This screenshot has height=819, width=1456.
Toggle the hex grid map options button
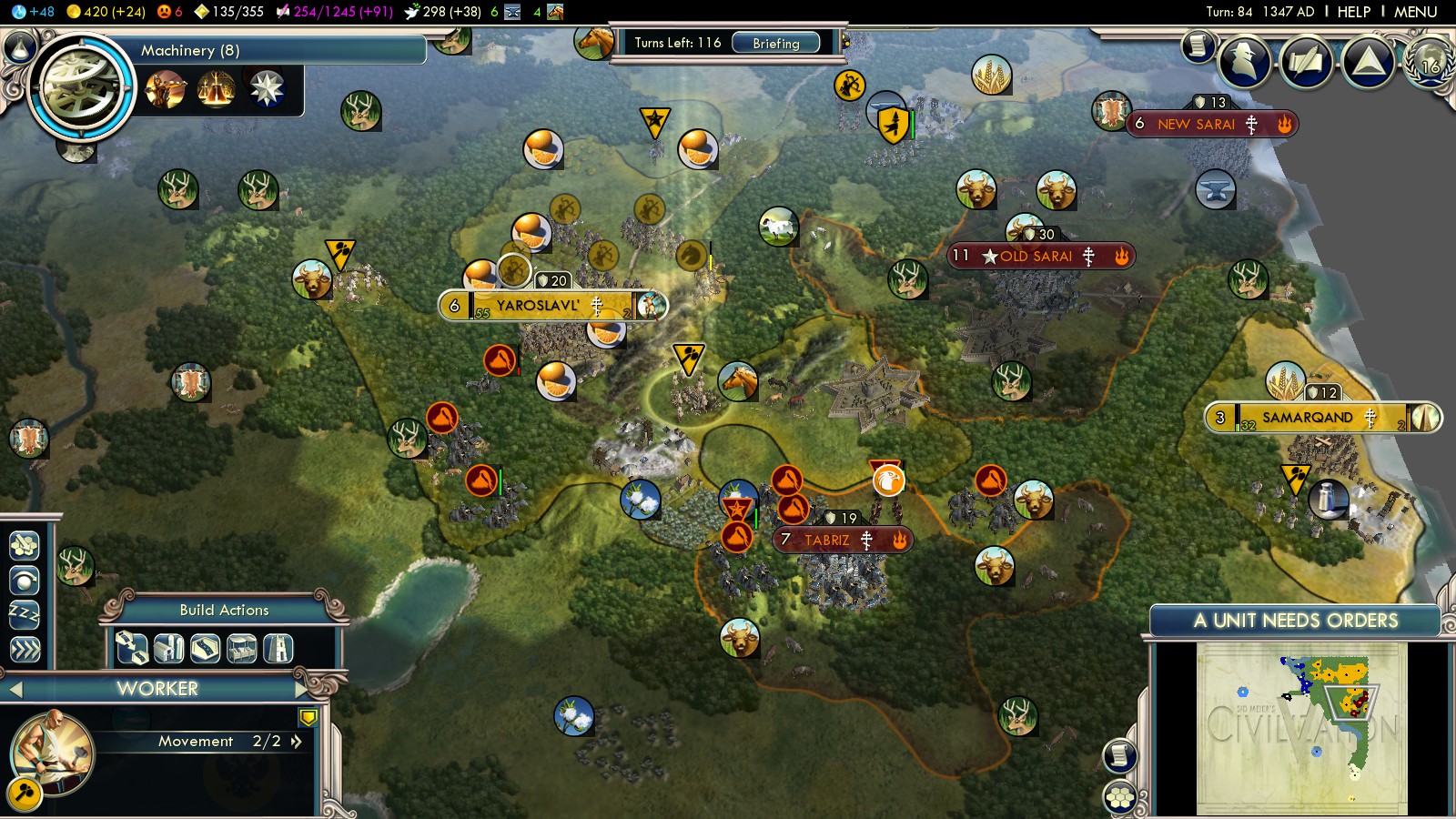[1120, 797]
